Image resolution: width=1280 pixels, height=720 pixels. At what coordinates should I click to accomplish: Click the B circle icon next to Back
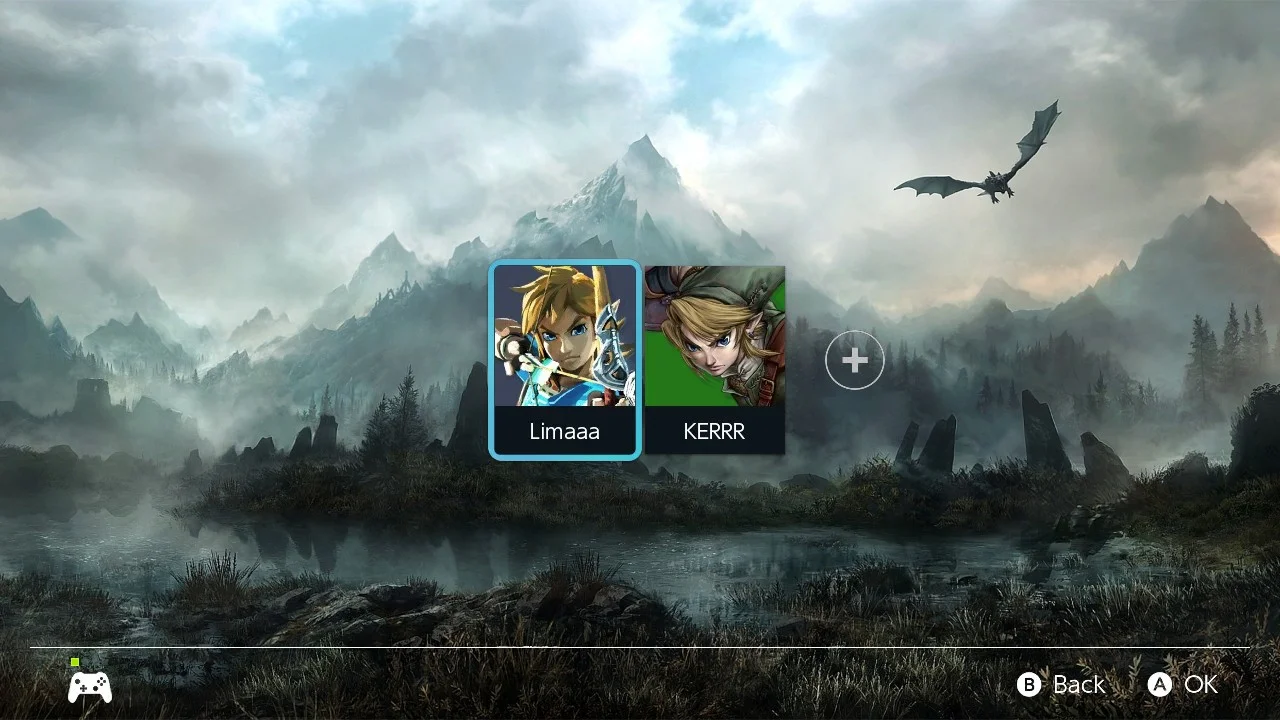tap(1028, 685)
